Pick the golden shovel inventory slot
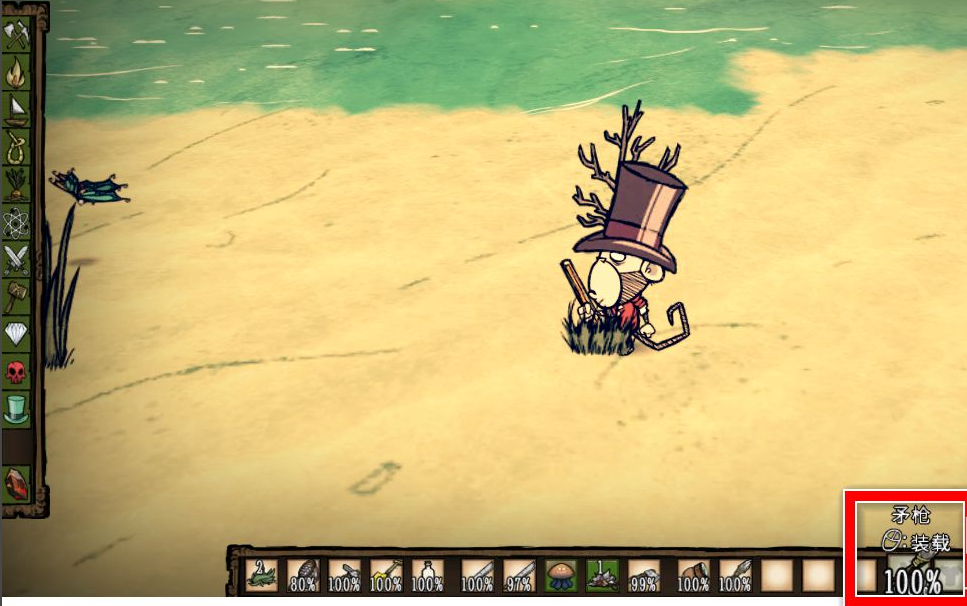Image resolution: width=967 pixels, height=606 pixels. point(386,575)
